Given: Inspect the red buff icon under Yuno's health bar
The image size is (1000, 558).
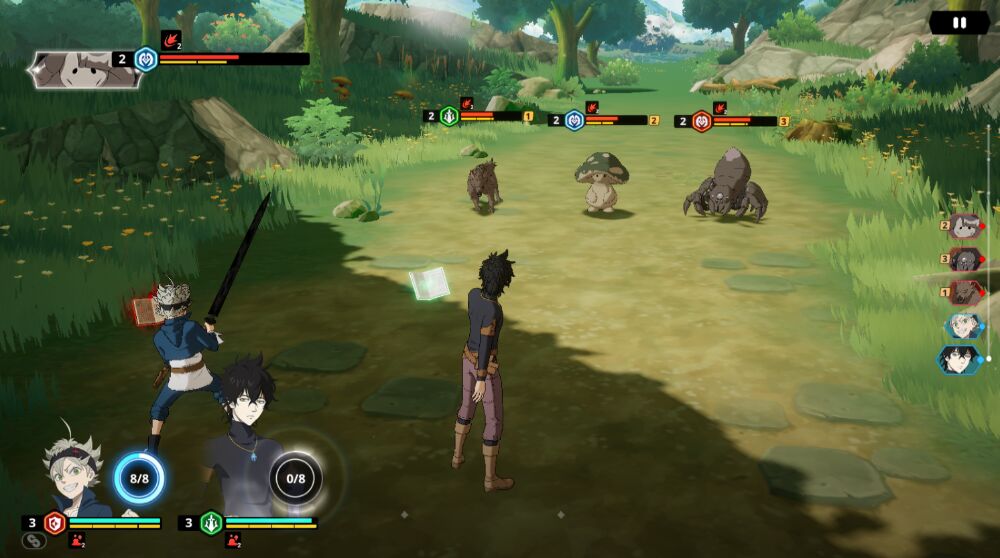Looking at the screenshot, I should (x=232, y=540).
